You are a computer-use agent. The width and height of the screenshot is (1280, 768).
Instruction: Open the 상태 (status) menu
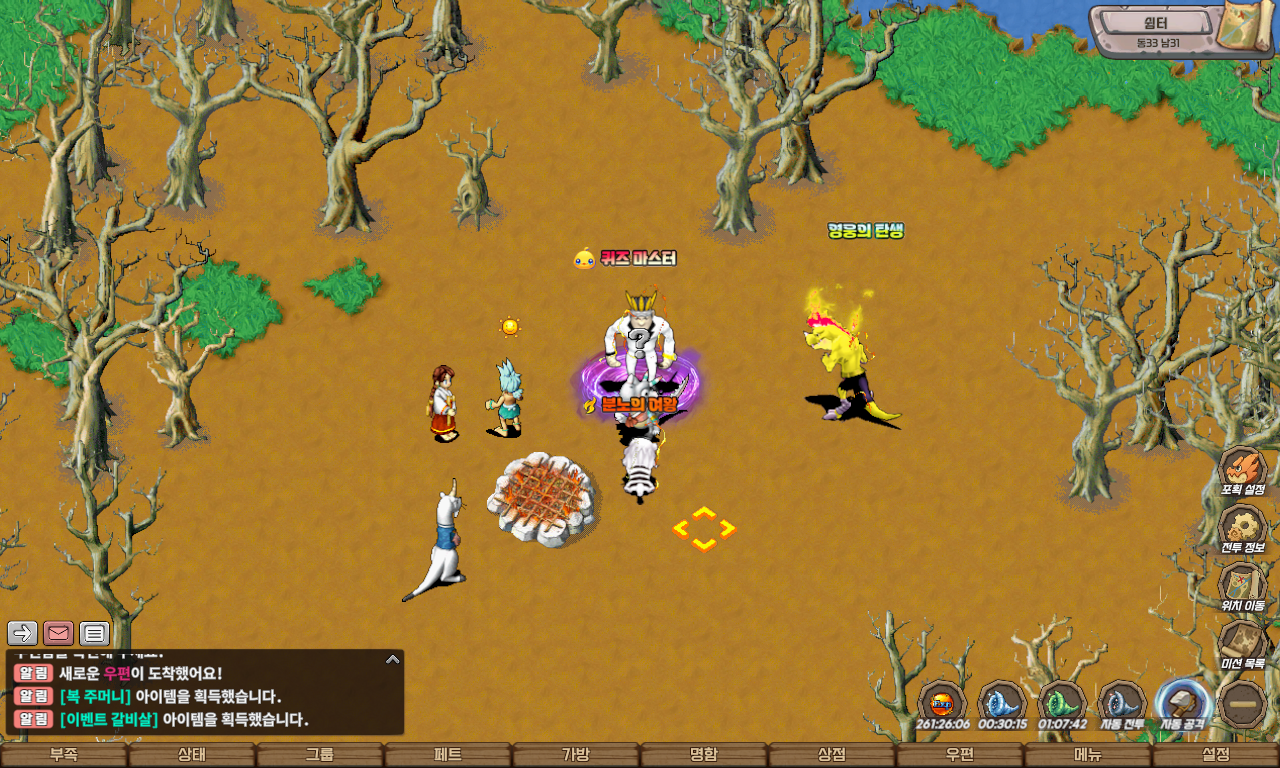(x=192, y=755)
